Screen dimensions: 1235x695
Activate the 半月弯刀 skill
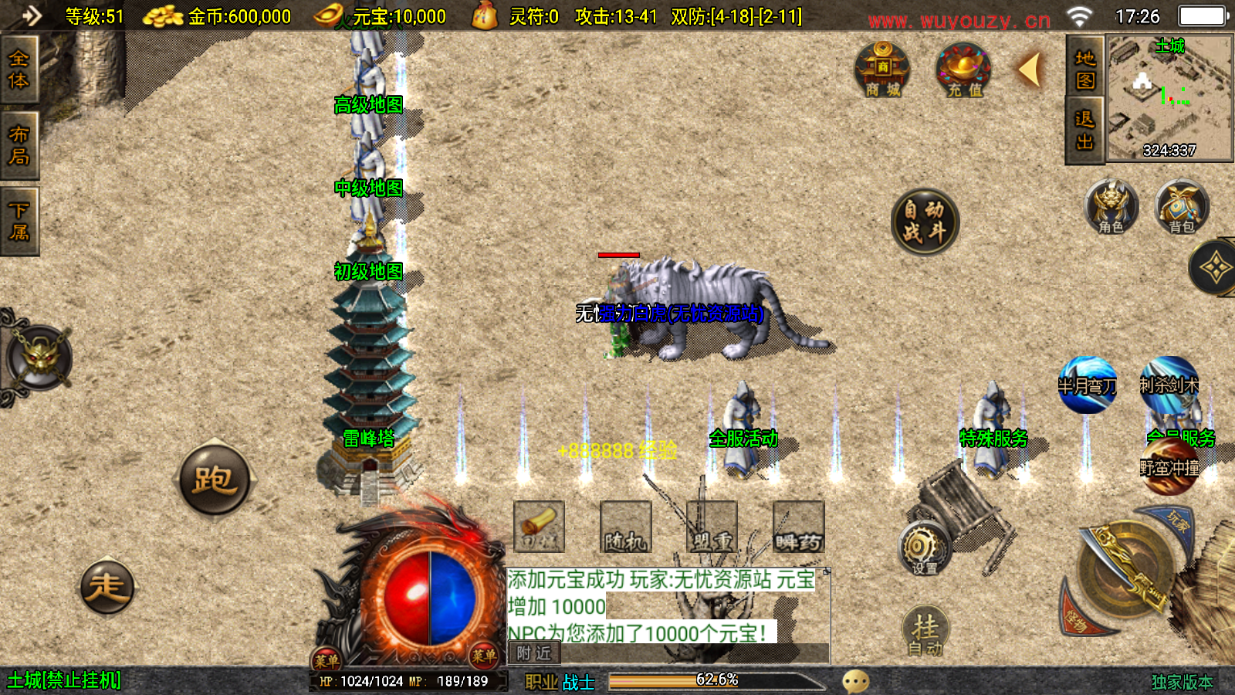tap(1087, 385)
